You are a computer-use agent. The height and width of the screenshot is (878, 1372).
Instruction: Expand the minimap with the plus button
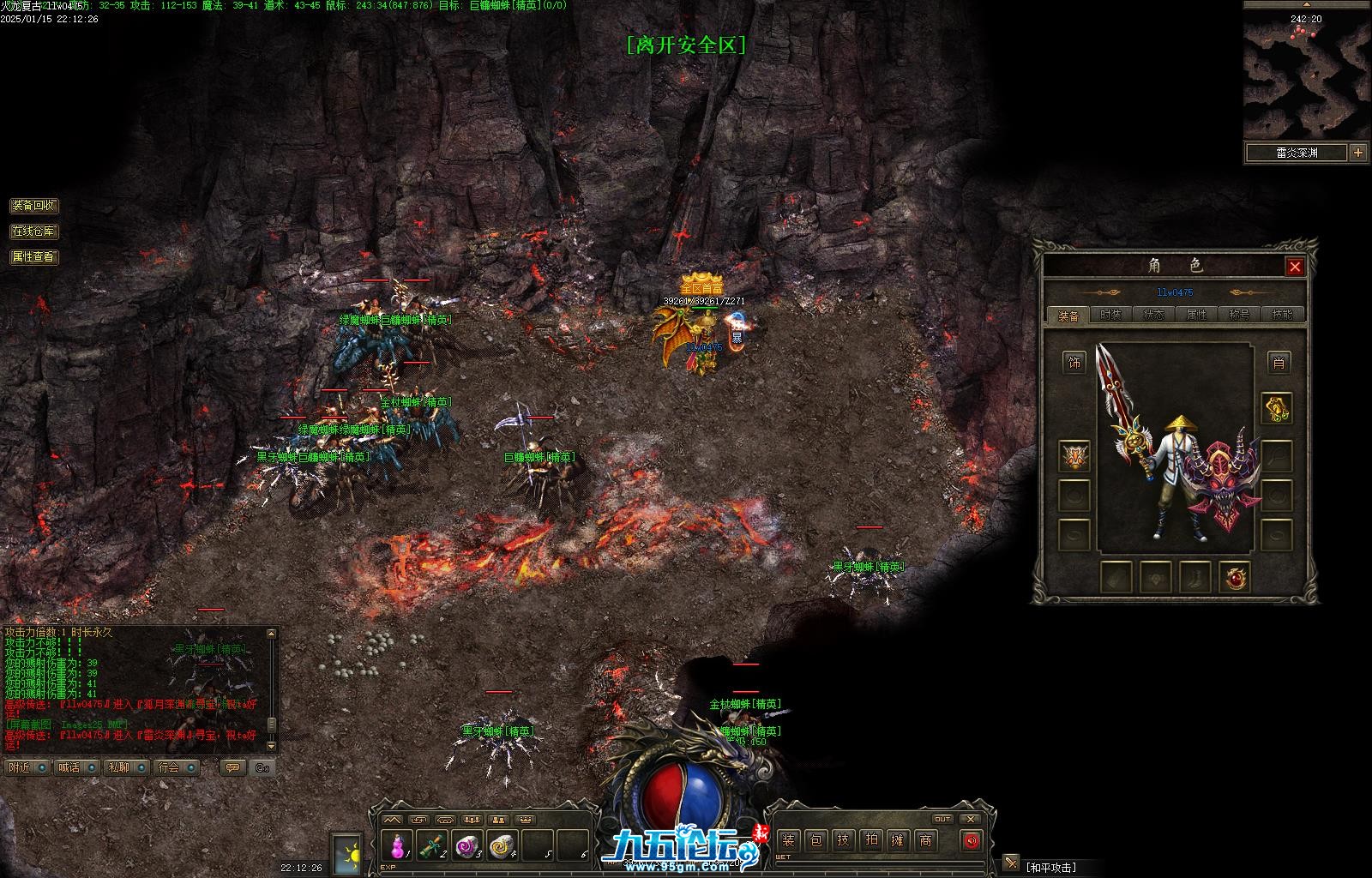(1358, 153)
